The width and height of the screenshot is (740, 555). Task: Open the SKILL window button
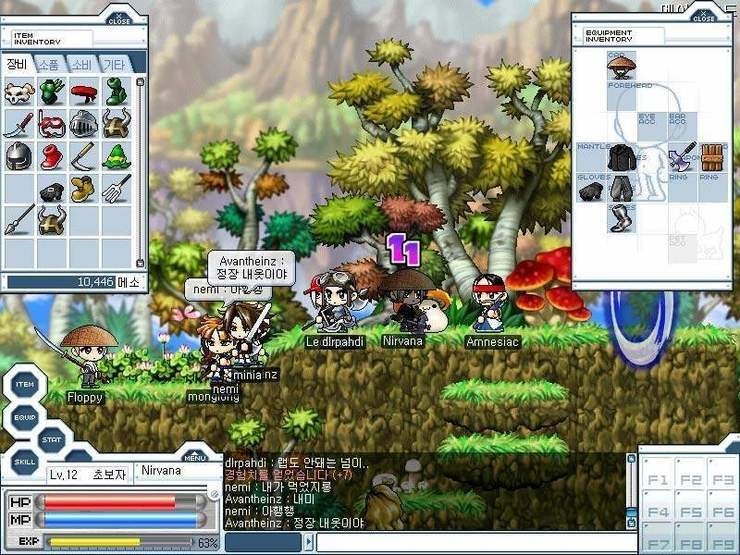26,462
